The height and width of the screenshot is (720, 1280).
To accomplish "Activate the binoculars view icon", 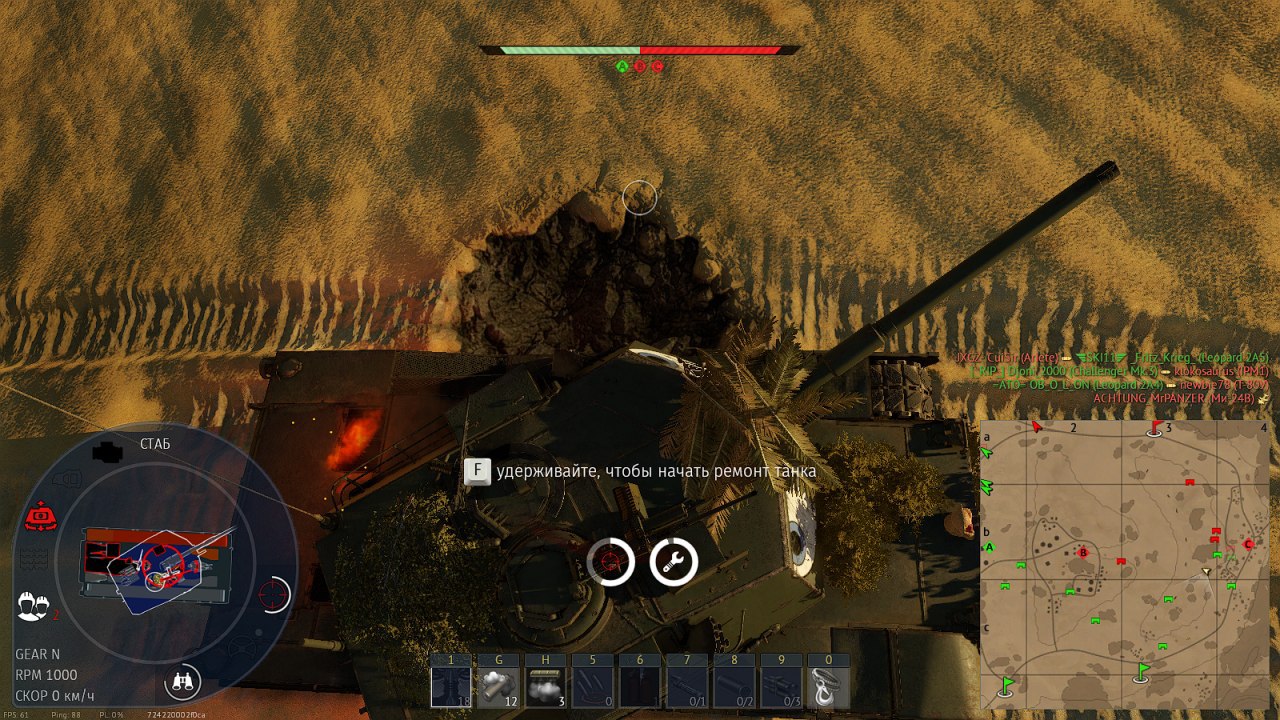I will click(x=182, y=682).
